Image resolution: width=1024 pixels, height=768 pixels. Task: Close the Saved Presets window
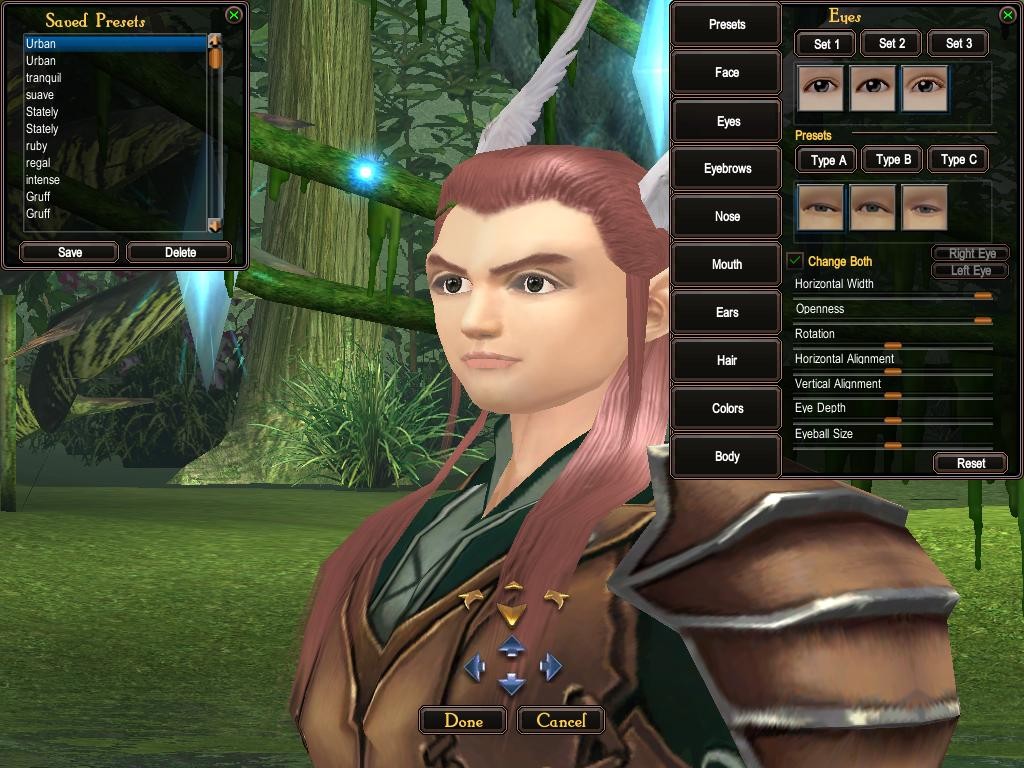(x=233, y=15)
